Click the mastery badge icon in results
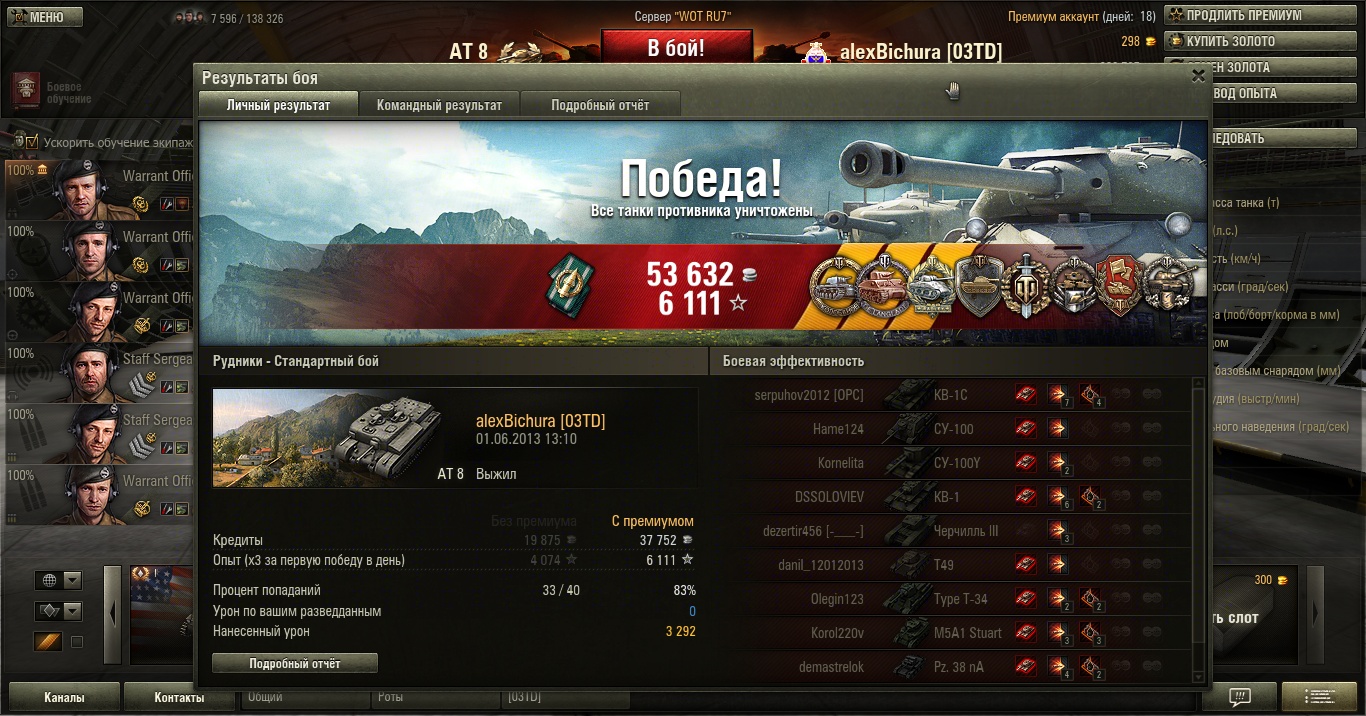The width and height of the screenshot is (1366, 716). pos(570,282)
